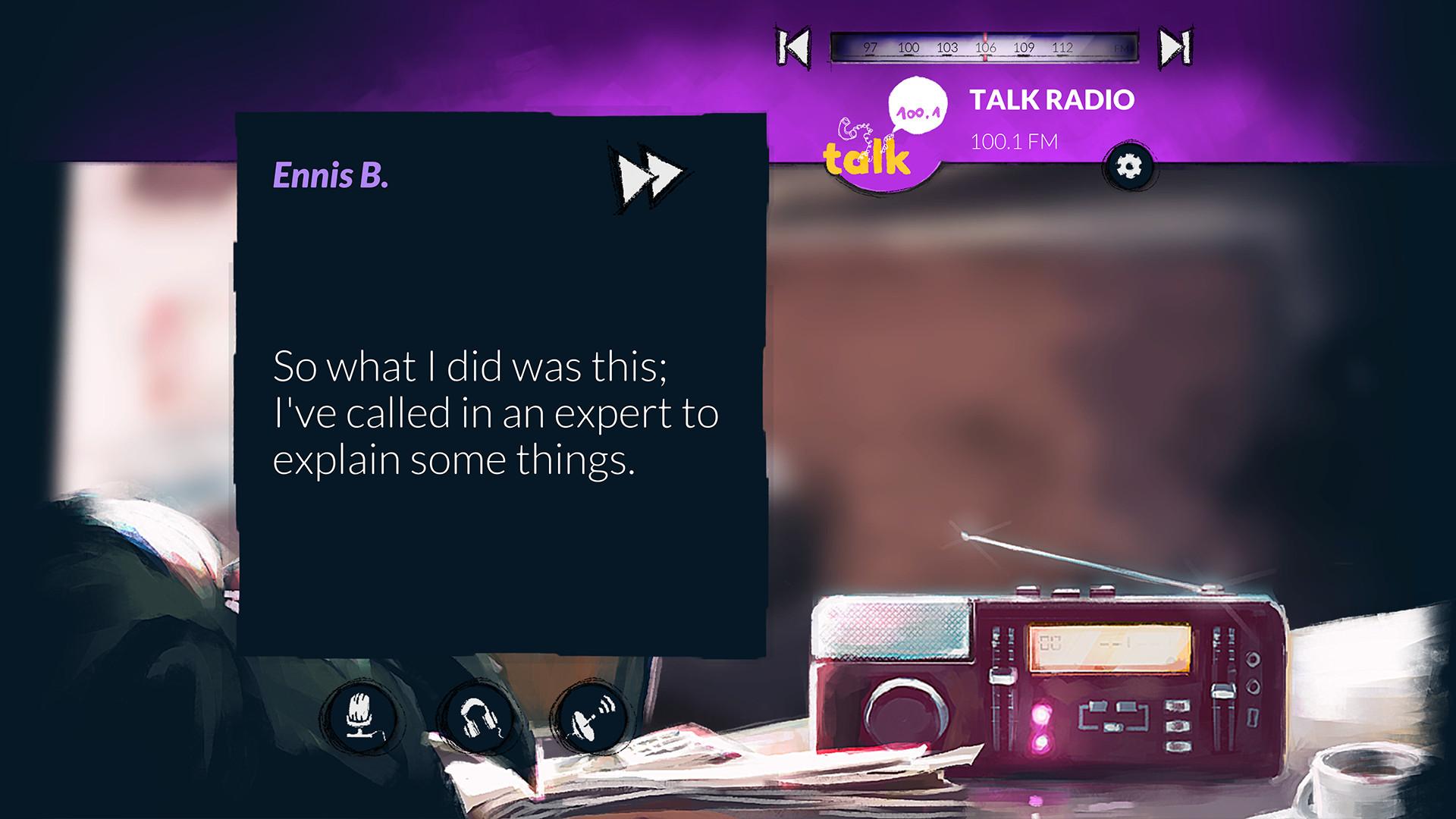
Task: Click the 100.1 speech-bubble badge
Action: tap(918, 106)
